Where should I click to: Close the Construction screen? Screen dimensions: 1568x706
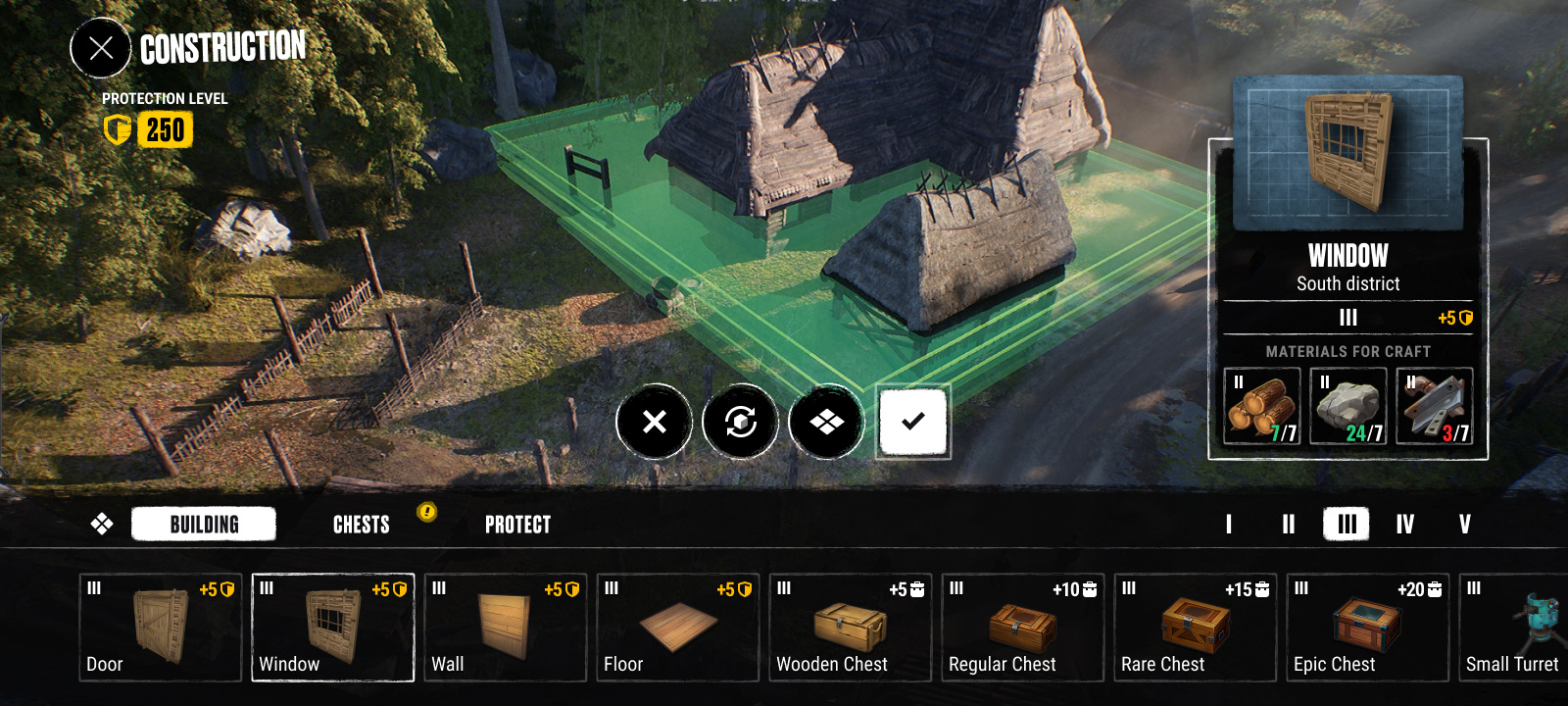click(100, 48)
